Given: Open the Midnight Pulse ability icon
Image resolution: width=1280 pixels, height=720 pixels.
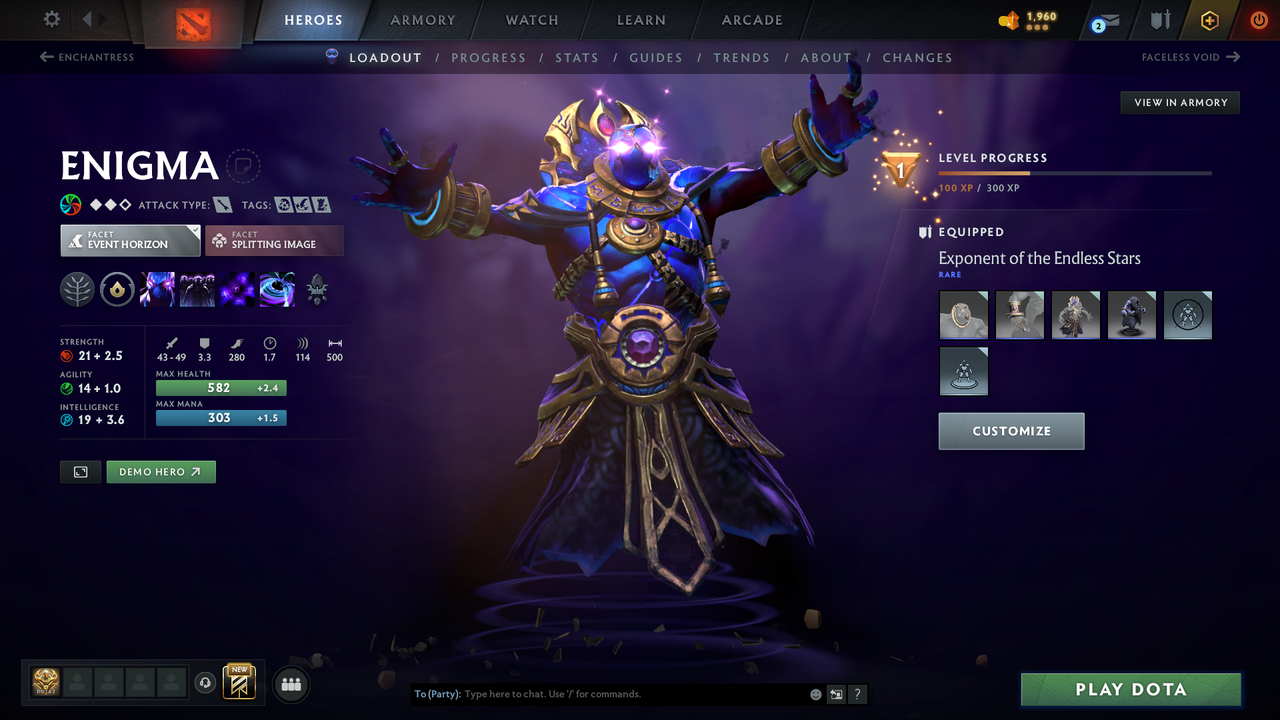Looking at the screenshot, I should point(237,289).
